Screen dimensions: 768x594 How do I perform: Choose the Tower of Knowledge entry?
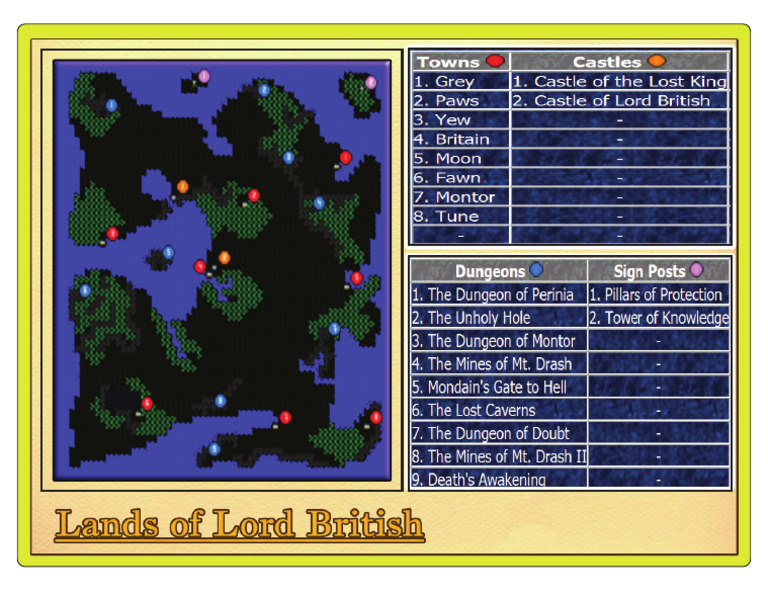658,318
